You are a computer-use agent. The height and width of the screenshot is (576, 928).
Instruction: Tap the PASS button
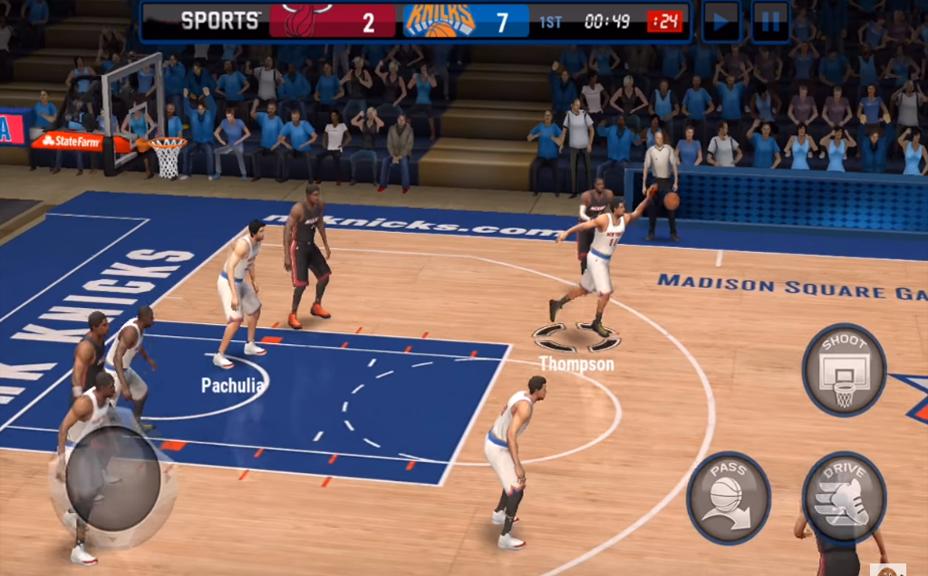[x=728, y=497]
